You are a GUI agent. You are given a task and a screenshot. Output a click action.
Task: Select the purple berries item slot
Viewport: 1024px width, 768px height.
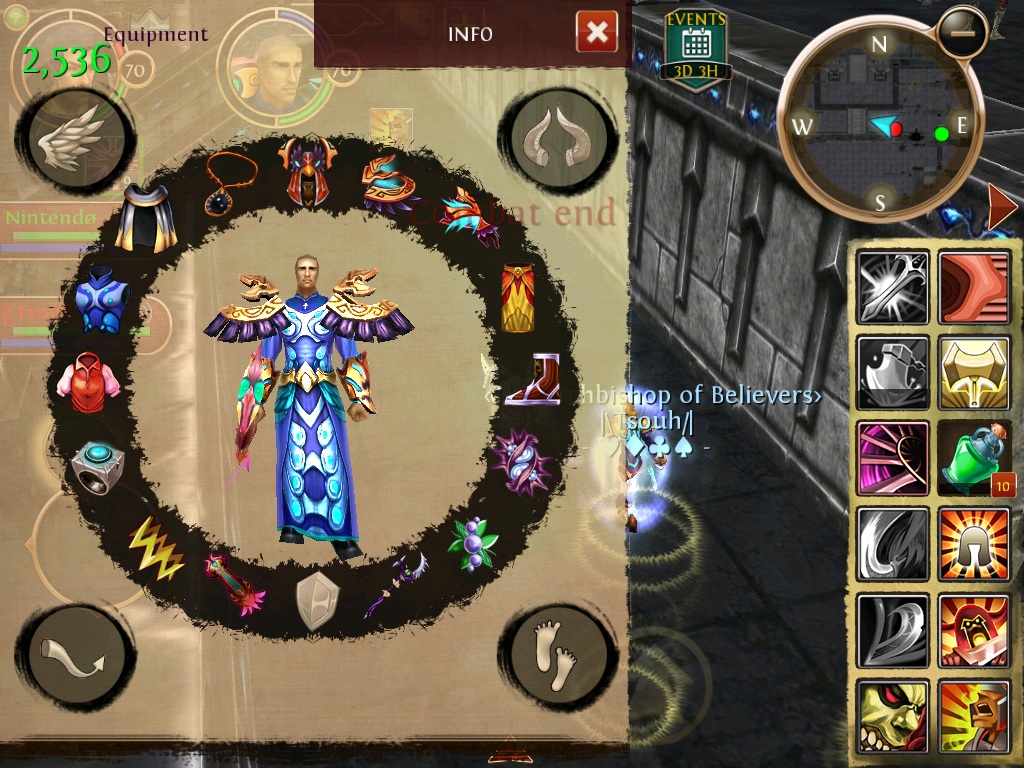coord(473,543)
